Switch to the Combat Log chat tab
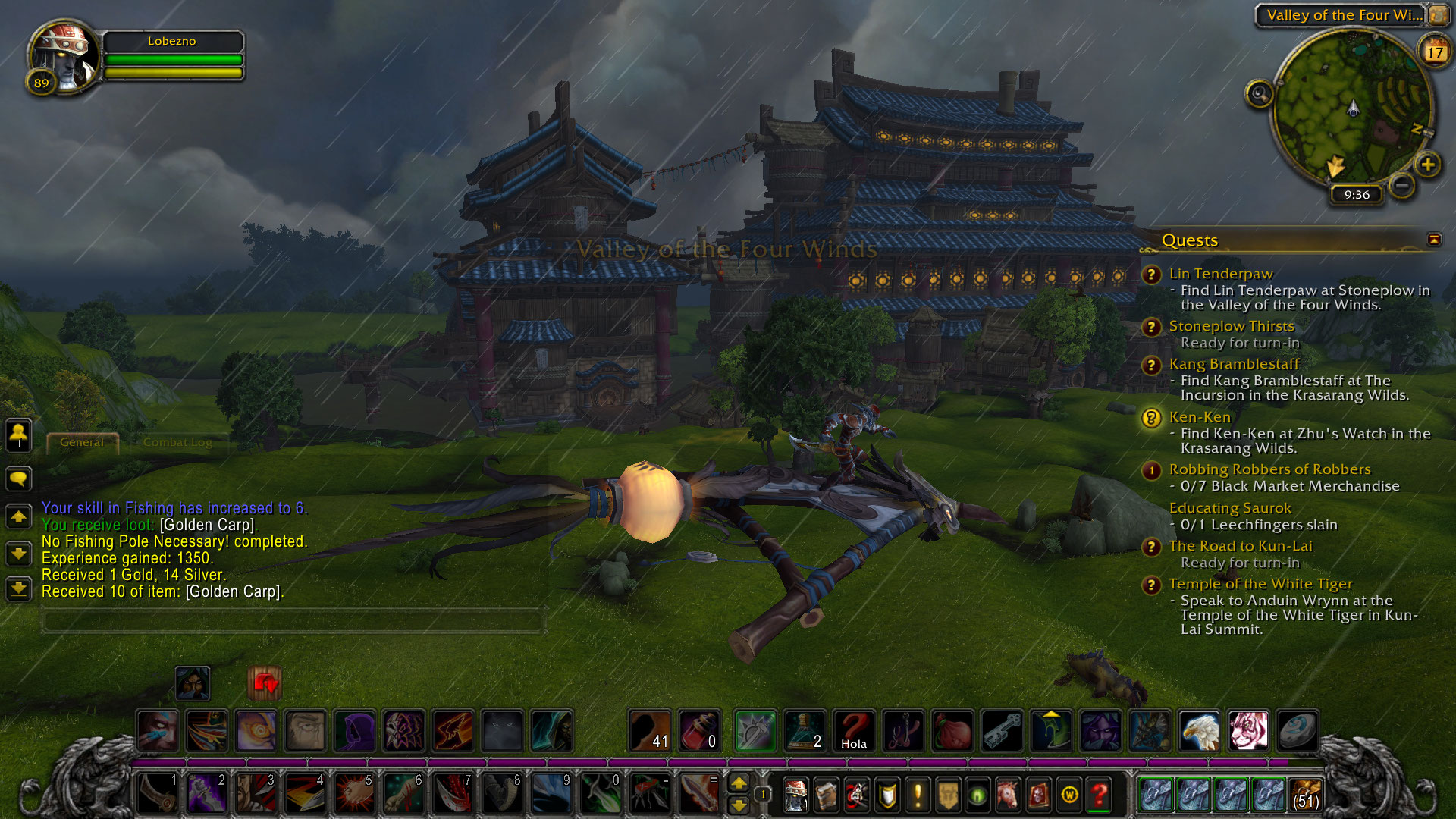1456x819 pixels. pos(177,442)
